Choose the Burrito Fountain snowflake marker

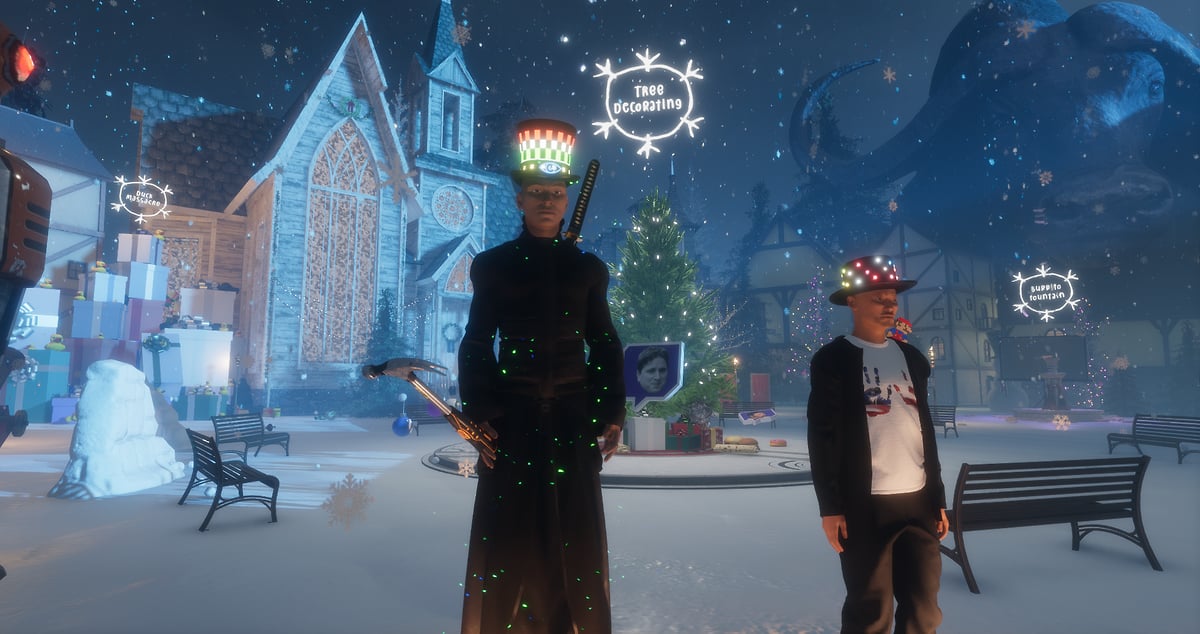(x=1045, y=292)
